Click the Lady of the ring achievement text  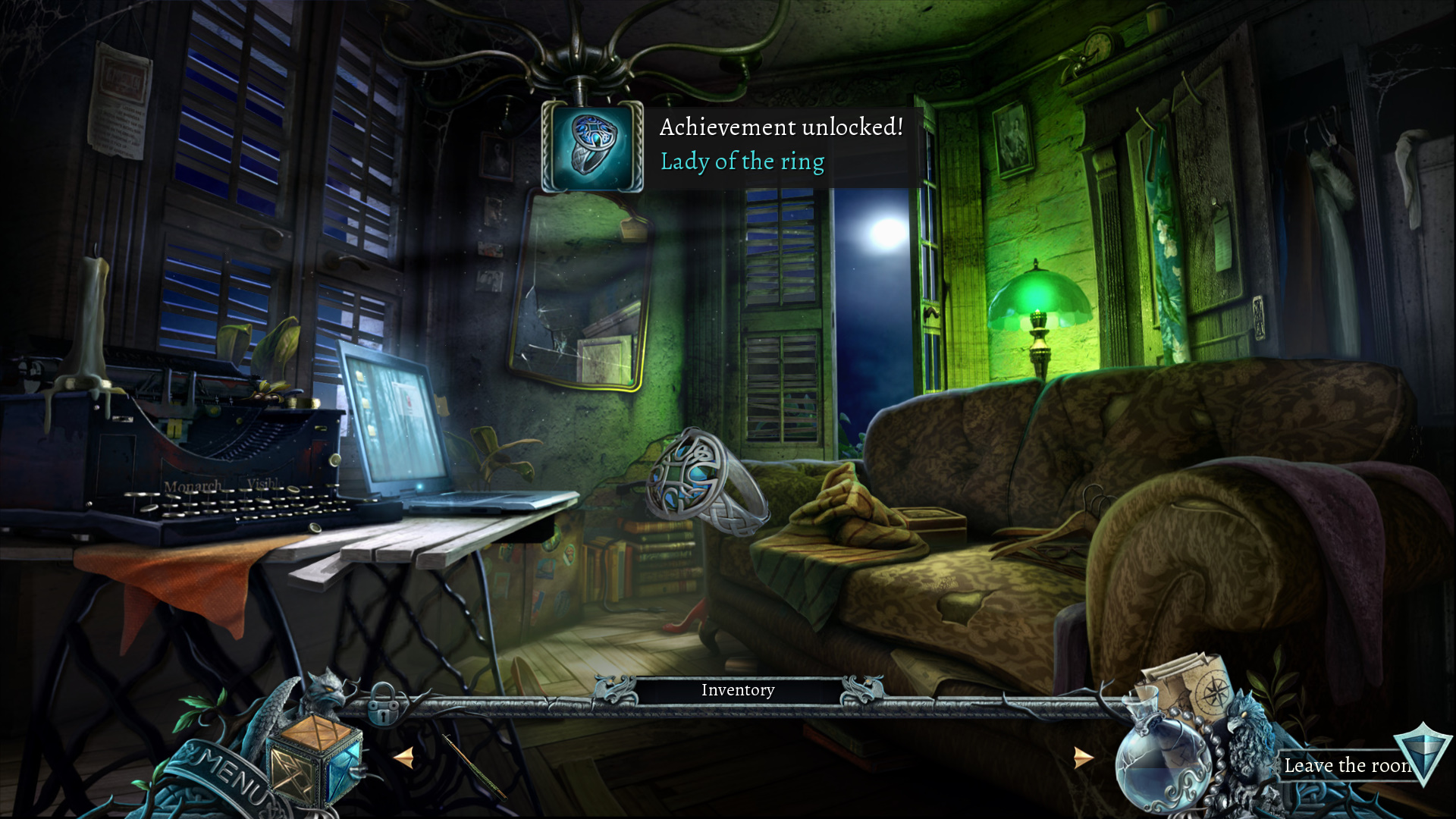coord(742,162)
